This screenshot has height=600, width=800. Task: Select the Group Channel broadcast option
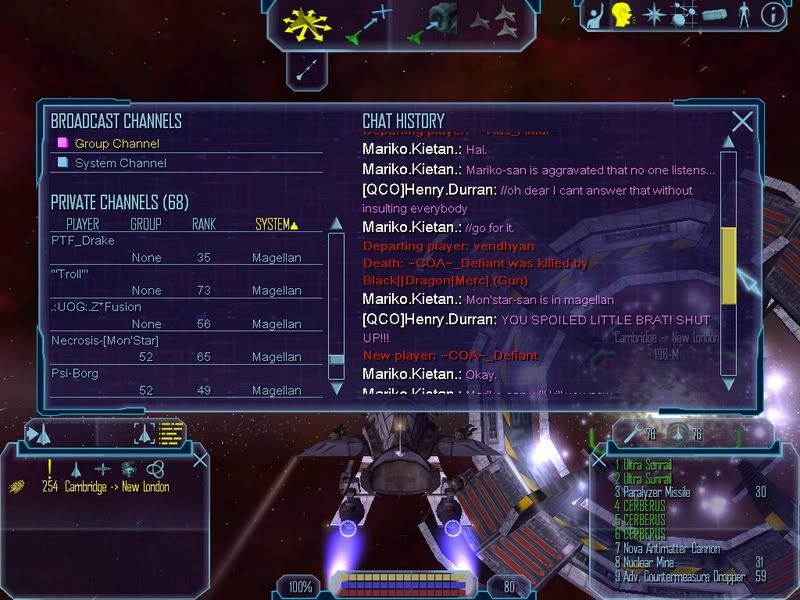[x=117, y=143]
